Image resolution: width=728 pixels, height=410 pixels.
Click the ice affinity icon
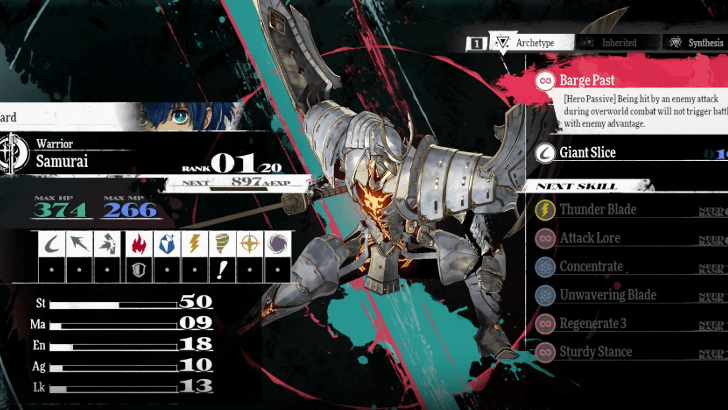tap(167, 245)
